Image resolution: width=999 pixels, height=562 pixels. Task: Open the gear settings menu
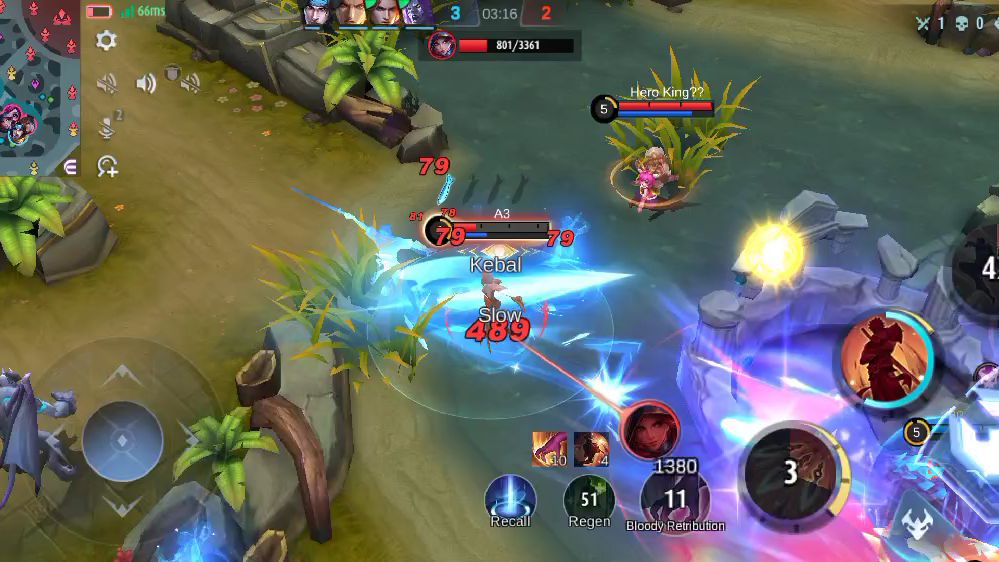coord(106,40)
